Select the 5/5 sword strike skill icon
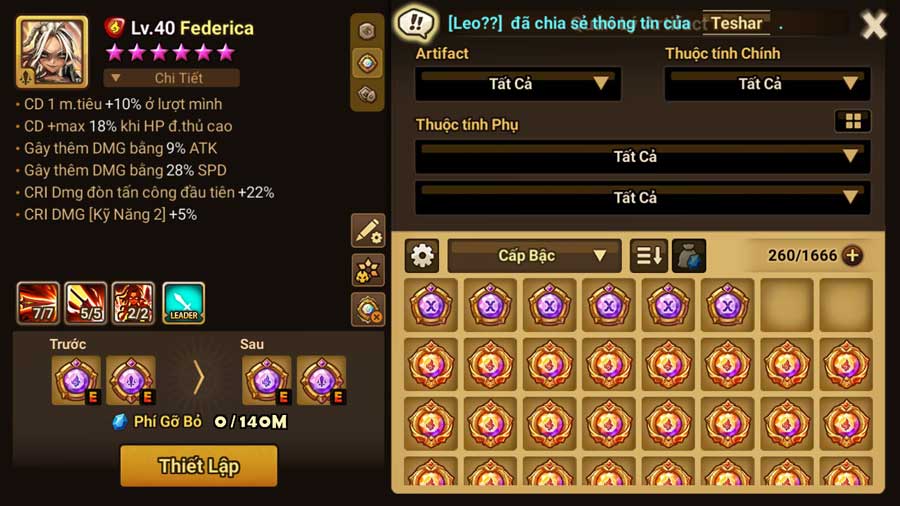 click(x=86, y=303)
